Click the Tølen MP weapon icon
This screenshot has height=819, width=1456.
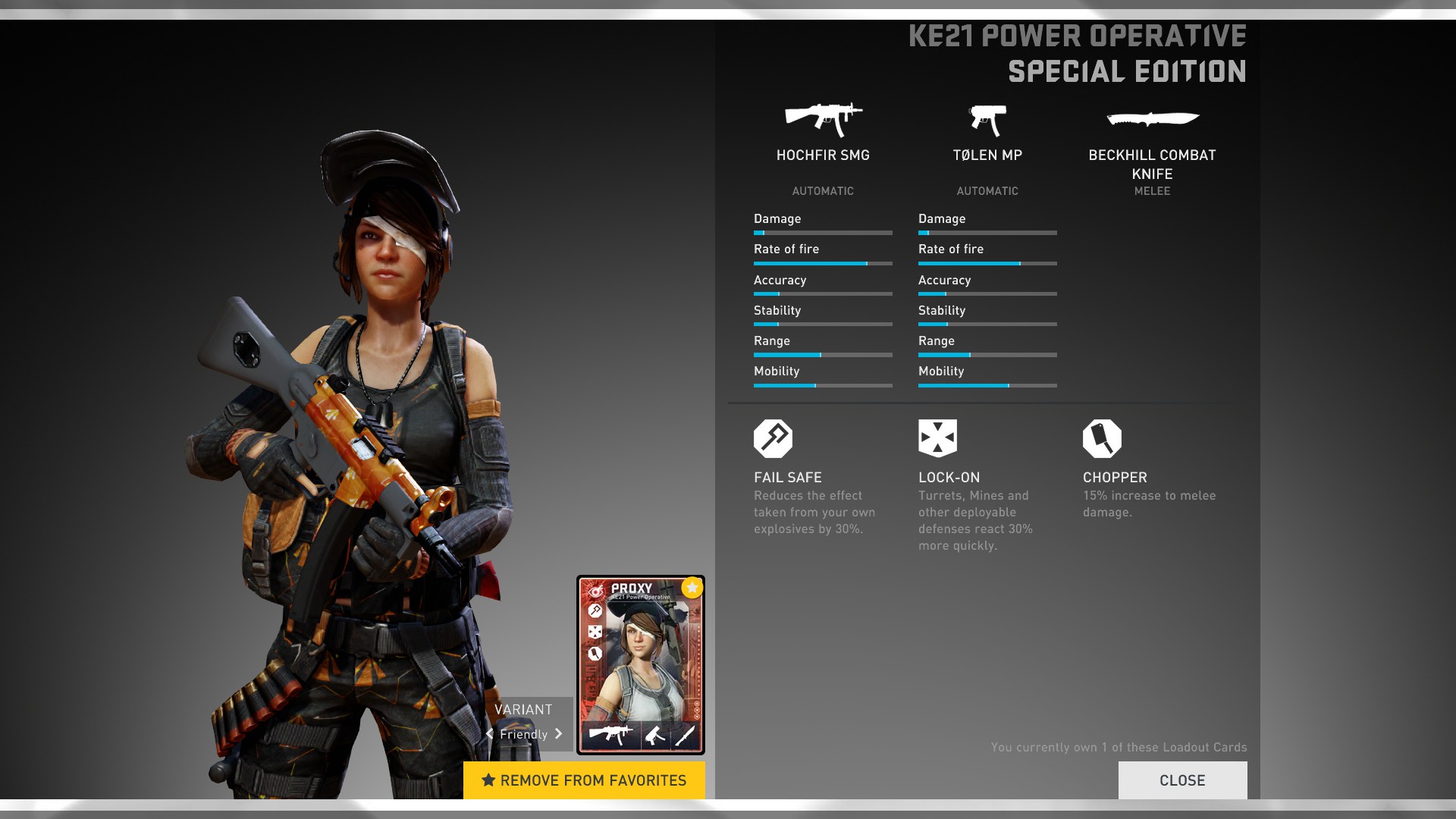click(x=987, y=120)
